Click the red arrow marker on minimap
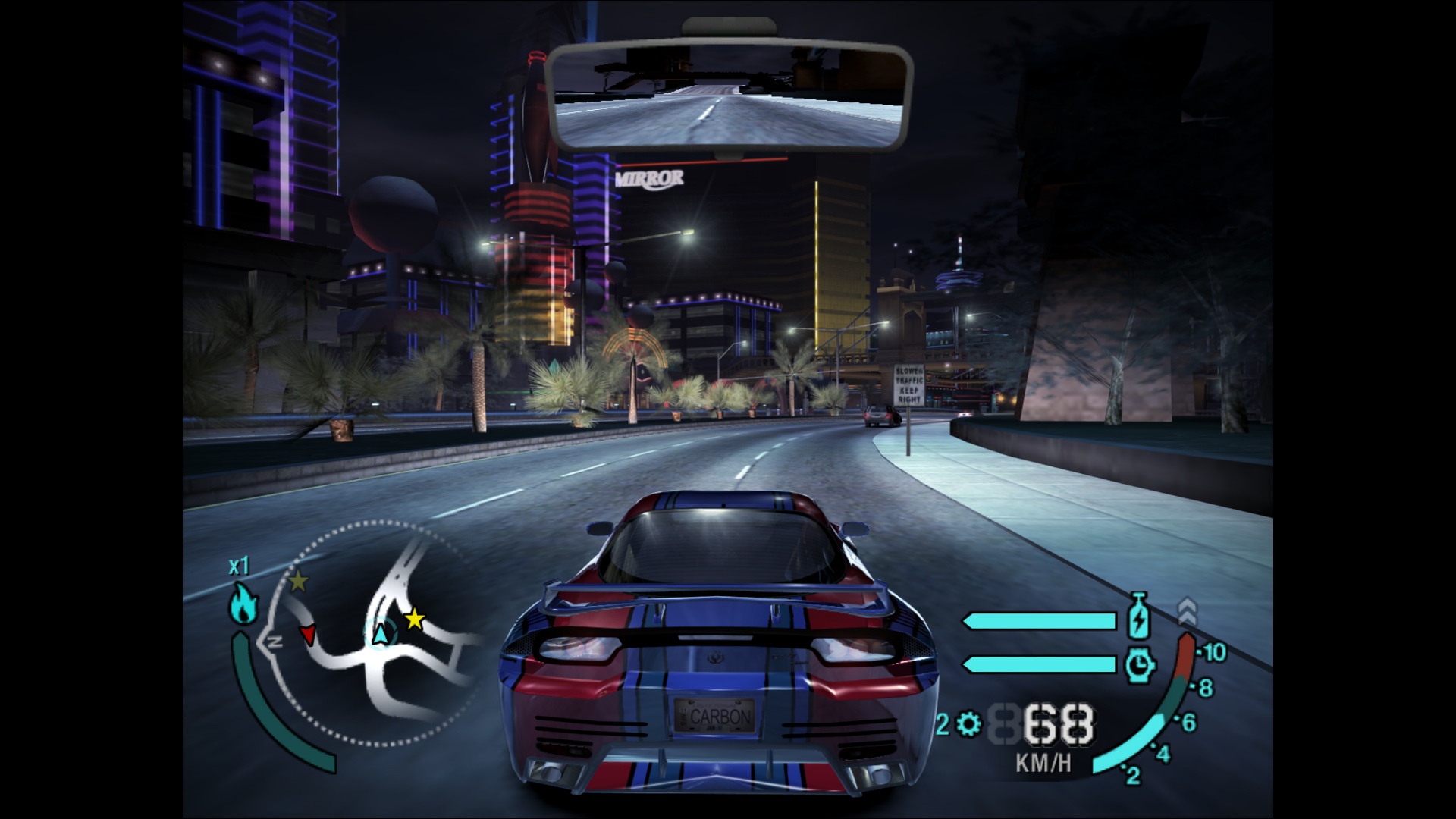The image size is (1456, 819). click(308, 634)
